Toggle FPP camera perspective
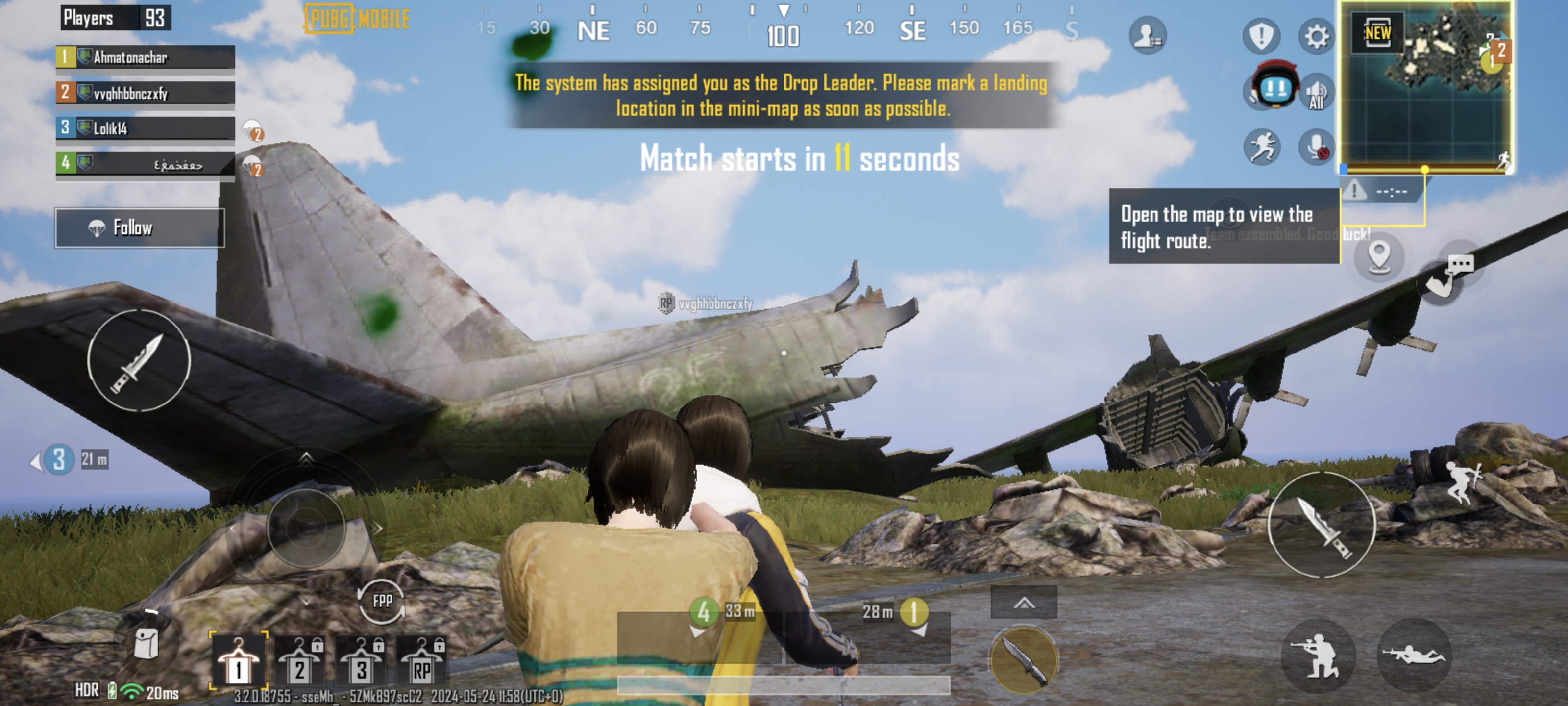This screenshot has width=1568, height=706. [382, 601]
